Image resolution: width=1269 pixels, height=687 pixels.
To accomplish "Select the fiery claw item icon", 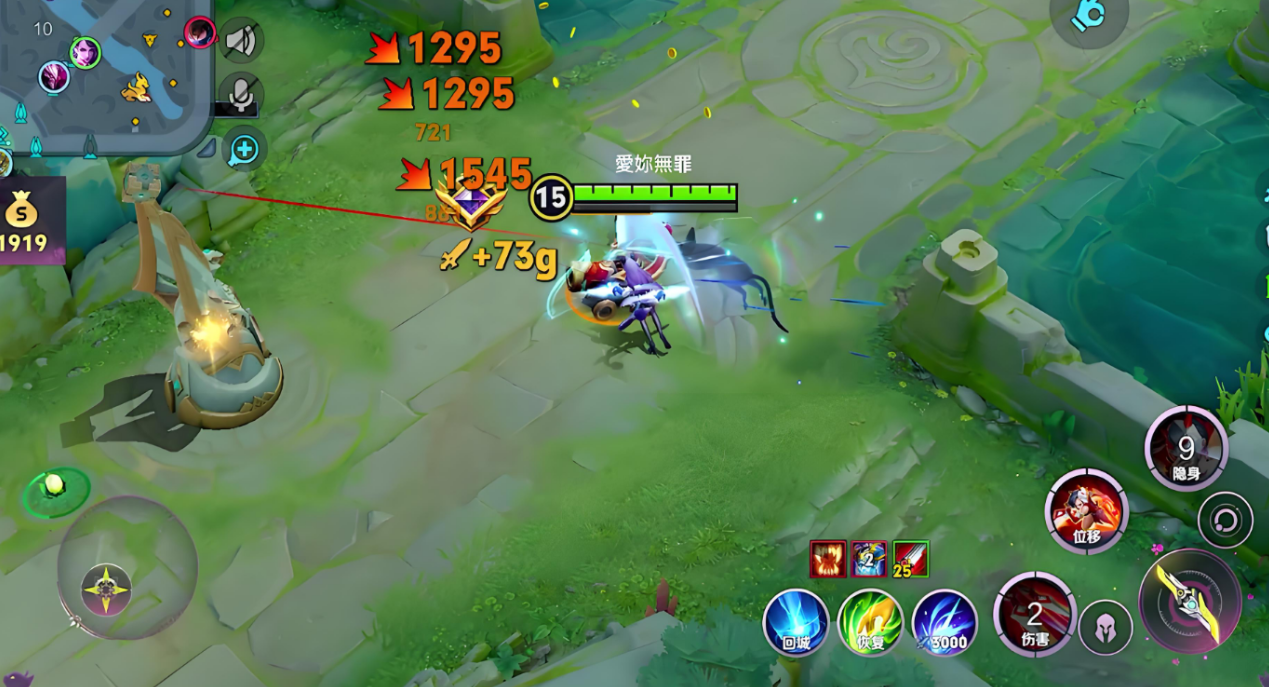I will pos(828,559).
